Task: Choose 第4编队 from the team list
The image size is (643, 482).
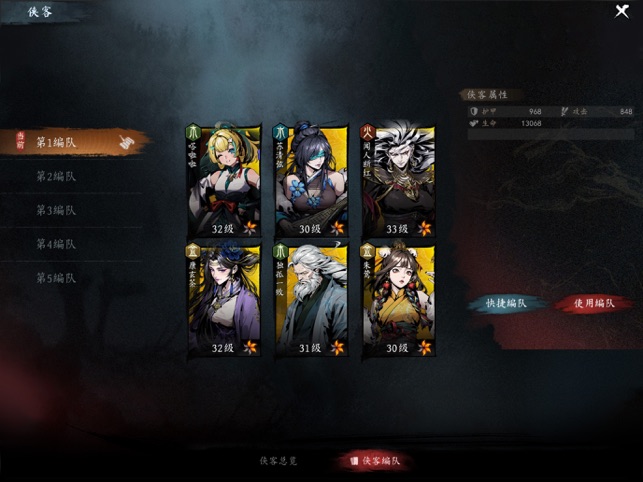Action: click(x=58, y=245)
